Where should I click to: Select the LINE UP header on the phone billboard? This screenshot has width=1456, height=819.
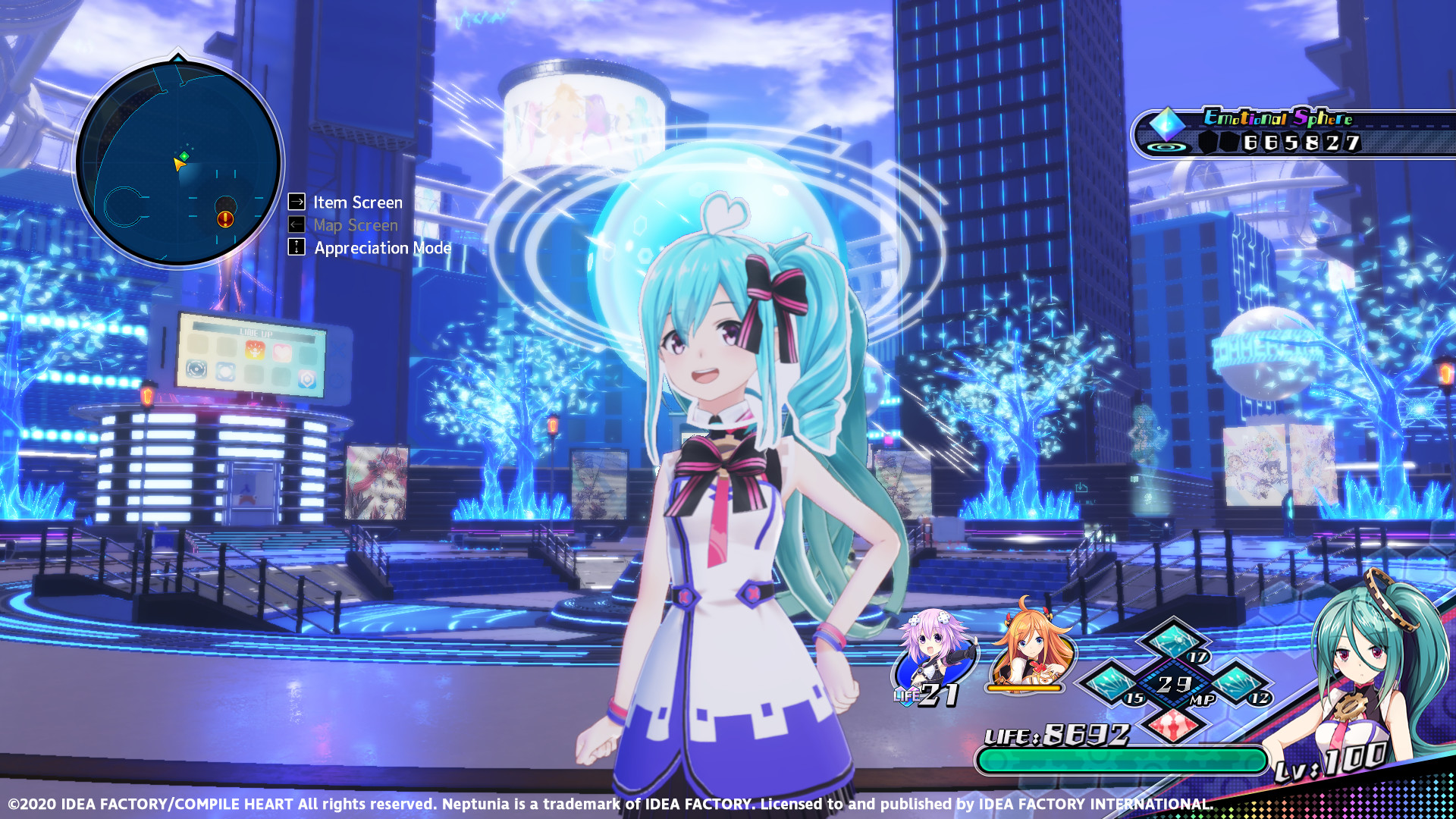(x=256, y=333)
